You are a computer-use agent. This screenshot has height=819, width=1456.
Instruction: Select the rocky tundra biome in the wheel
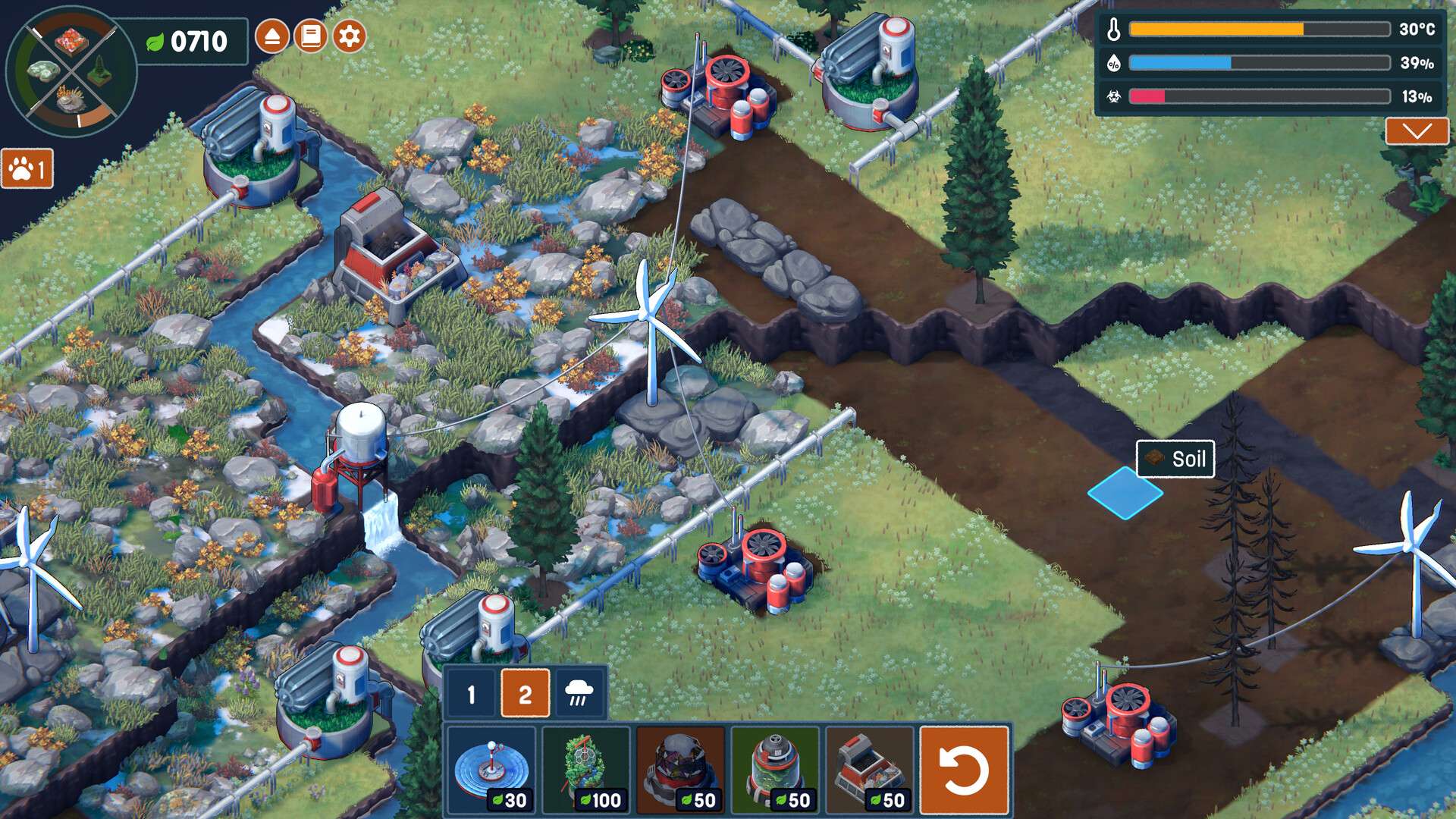coord(70,100)
